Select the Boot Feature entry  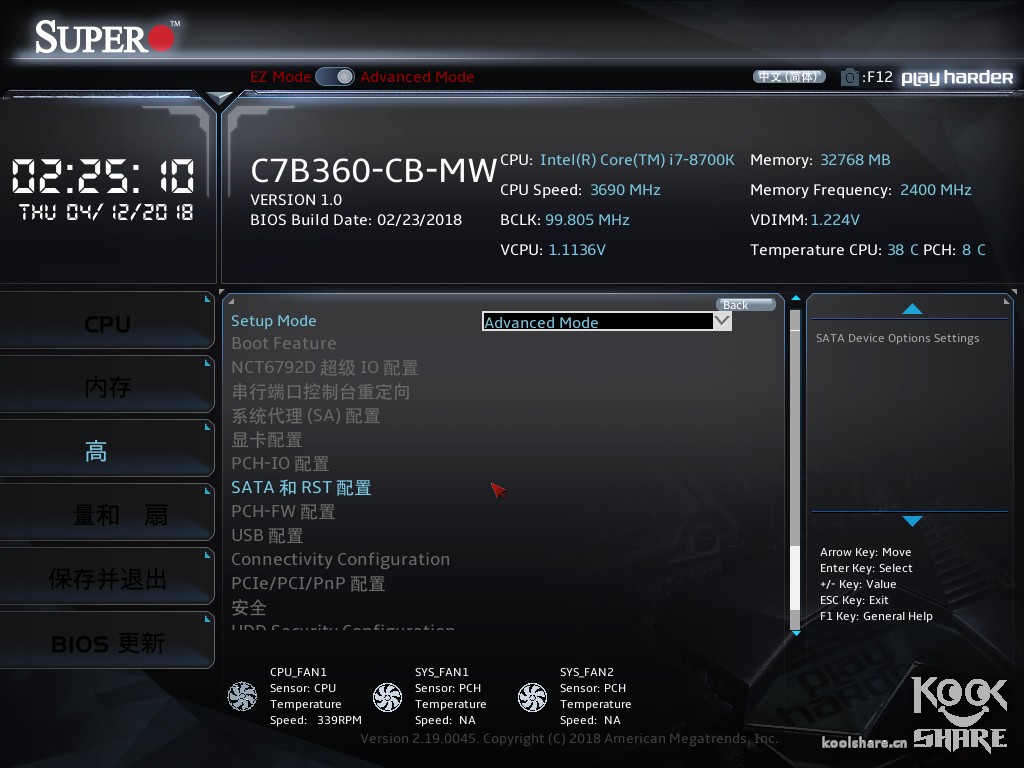pyautogui.click(x=284, y=343)
